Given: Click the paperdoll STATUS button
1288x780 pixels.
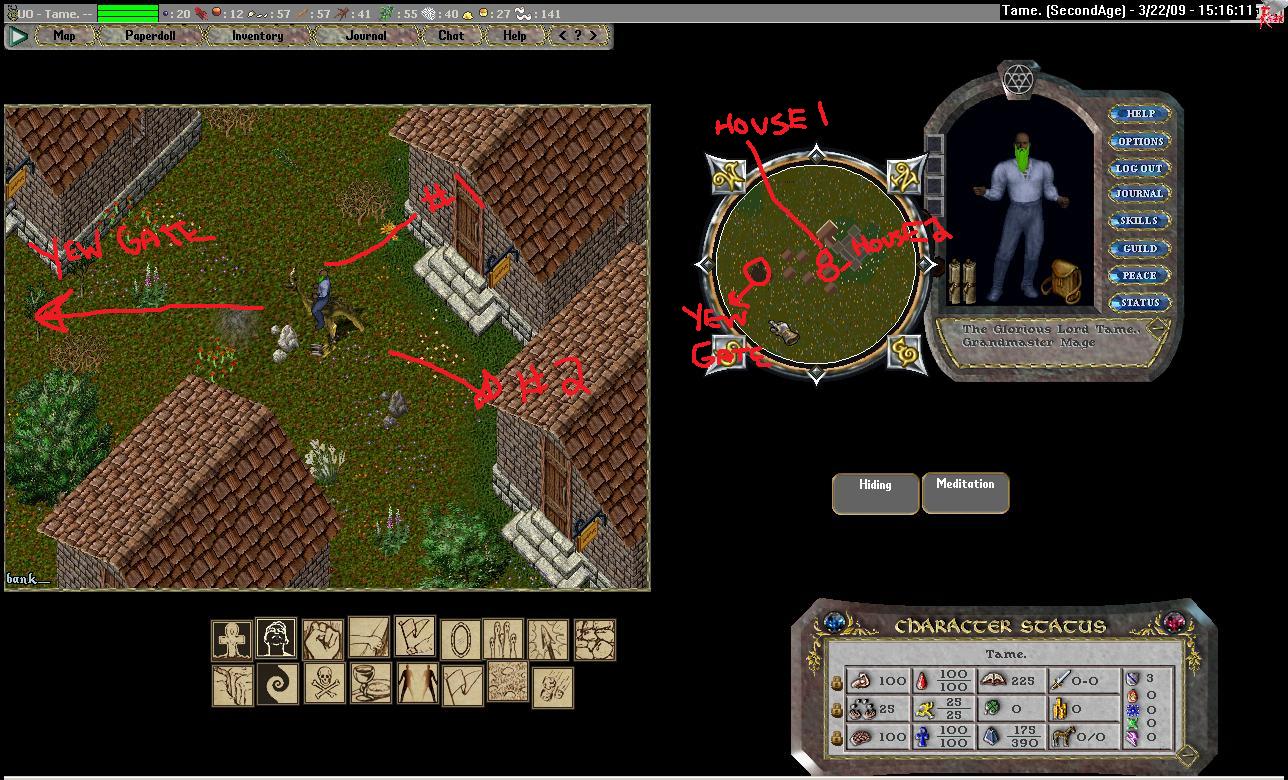Looking at the screenshot, I should click(1140, 302).
